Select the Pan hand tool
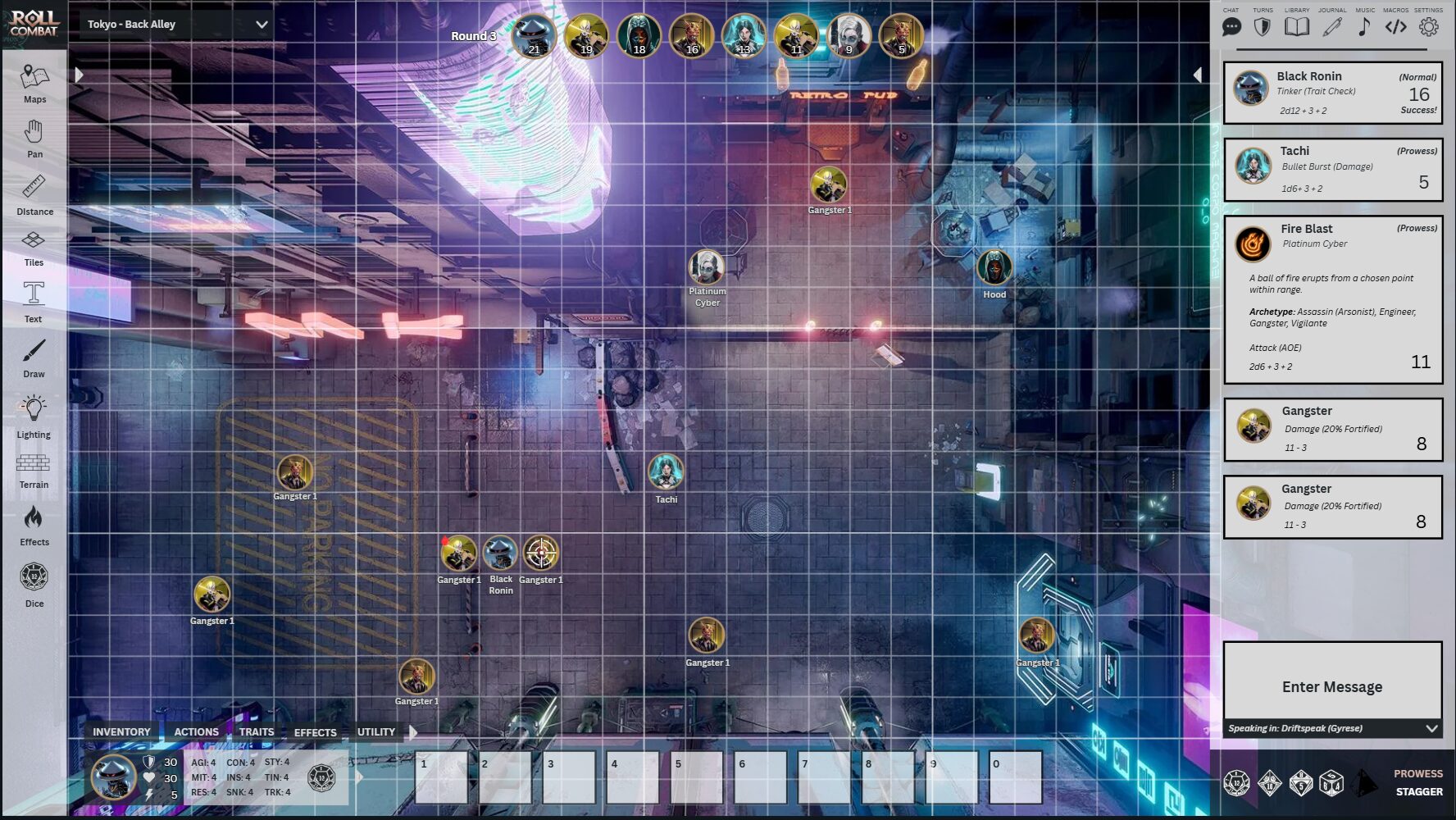Image resolution: width=1456 pixels, height=820 pixels. [x=34, y=137]
